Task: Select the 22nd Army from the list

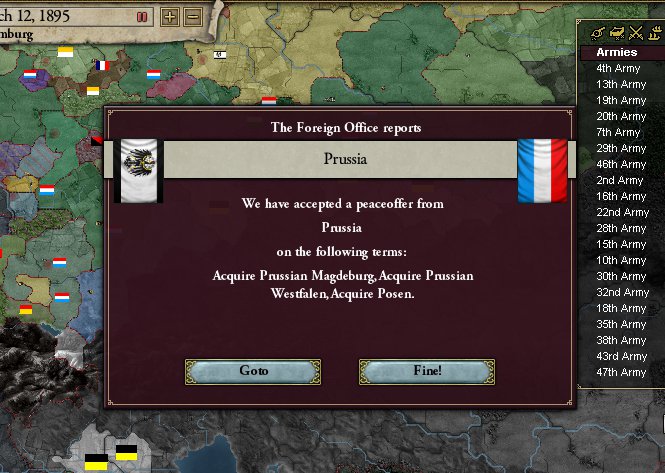Action: 622,212
